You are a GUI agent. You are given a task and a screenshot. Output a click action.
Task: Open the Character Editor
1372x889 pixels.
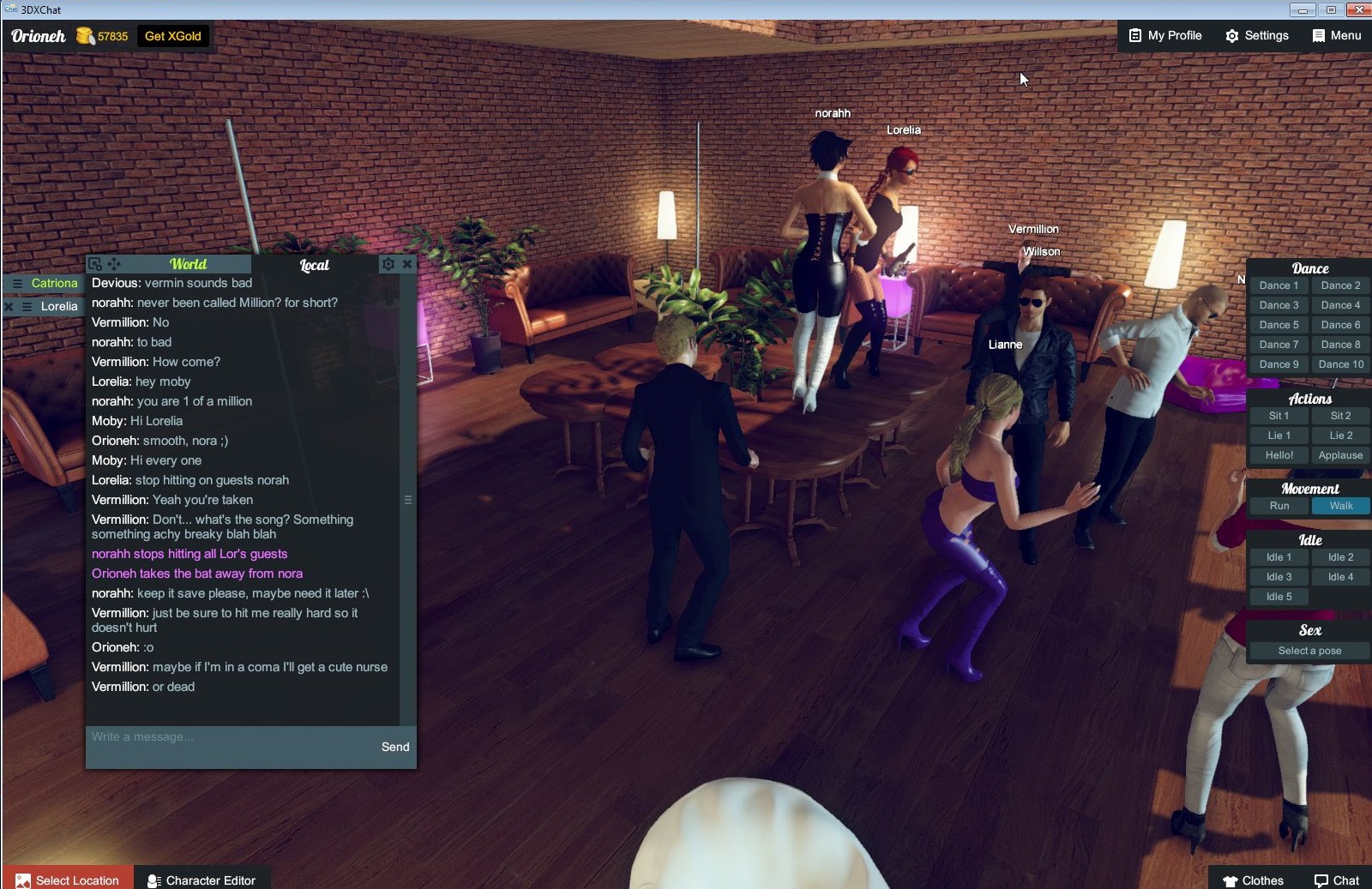(202, 880)
